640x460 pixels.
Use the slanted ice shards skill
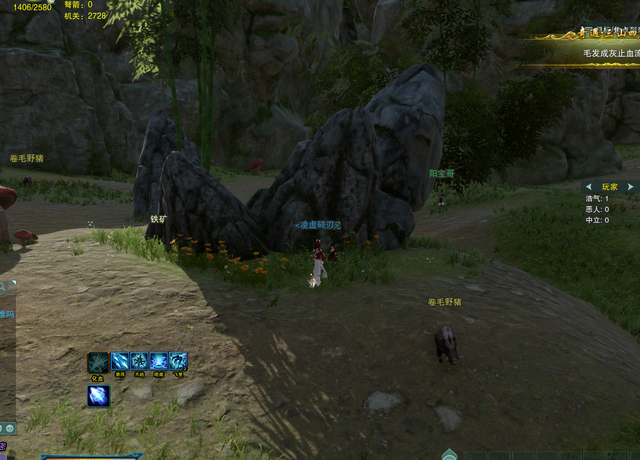(x=119, y=362)
